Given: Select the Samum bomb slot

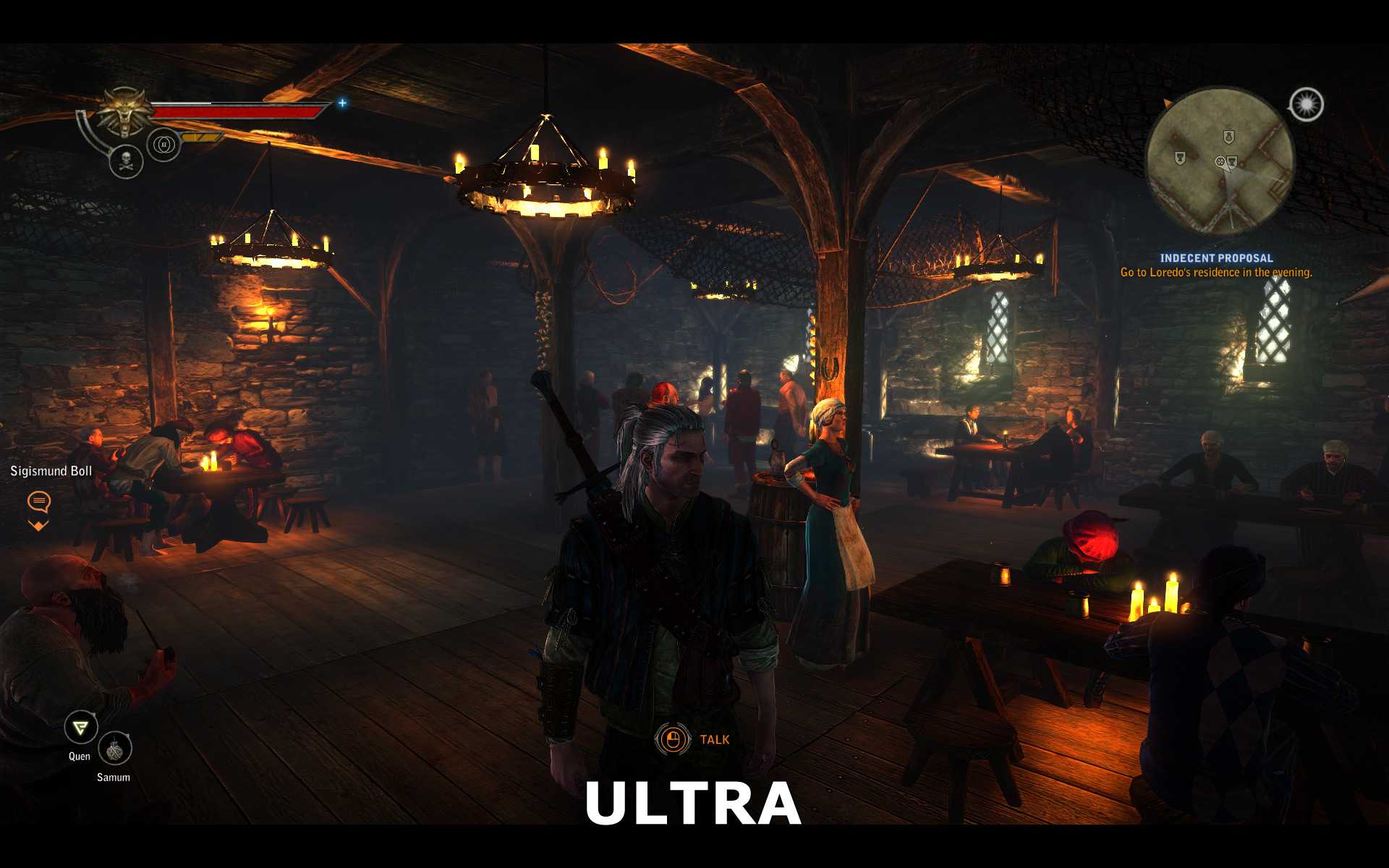Looking at the screenshot, I should click(x=114, y=749).
